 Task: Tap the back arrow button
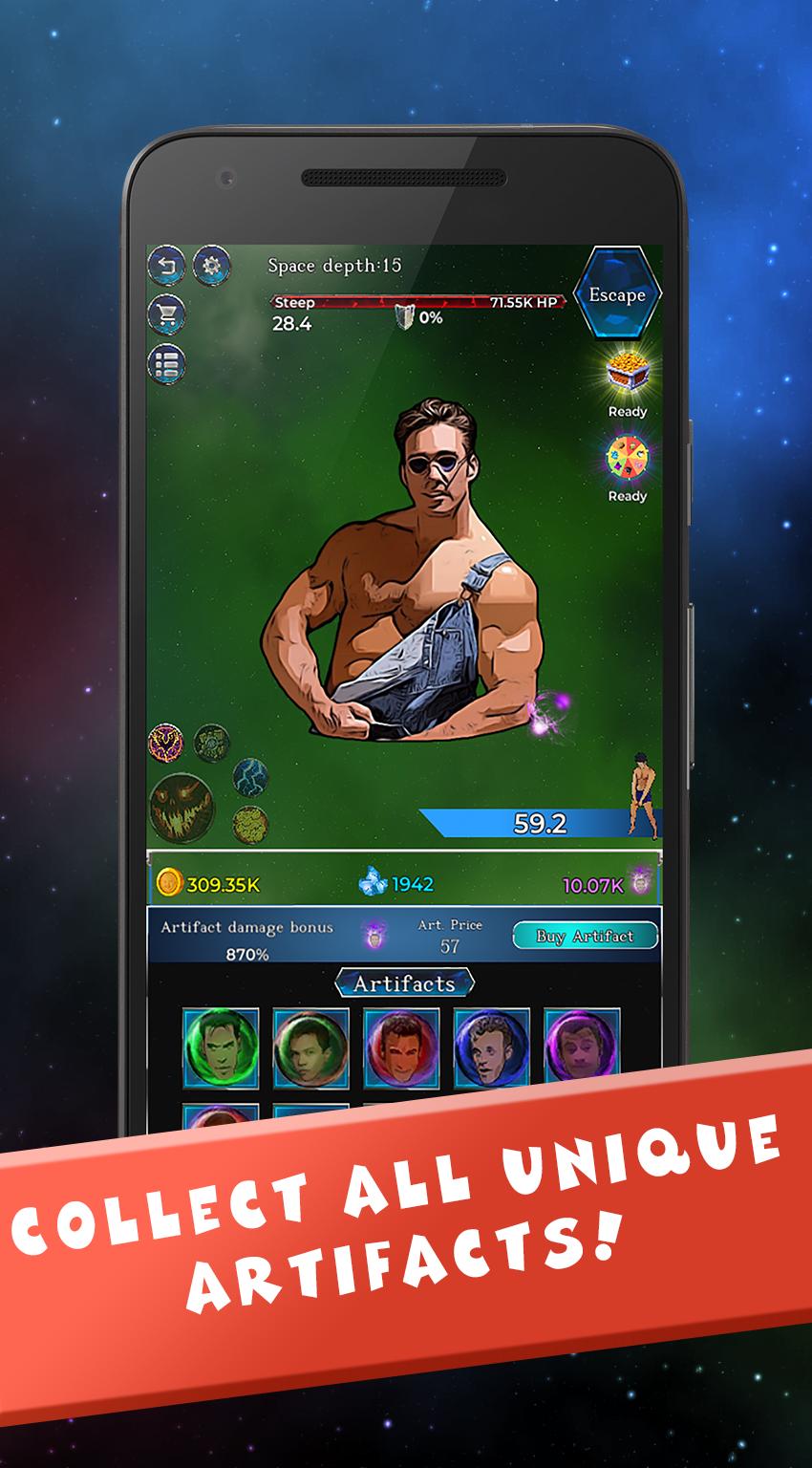(x=166, y=266)
